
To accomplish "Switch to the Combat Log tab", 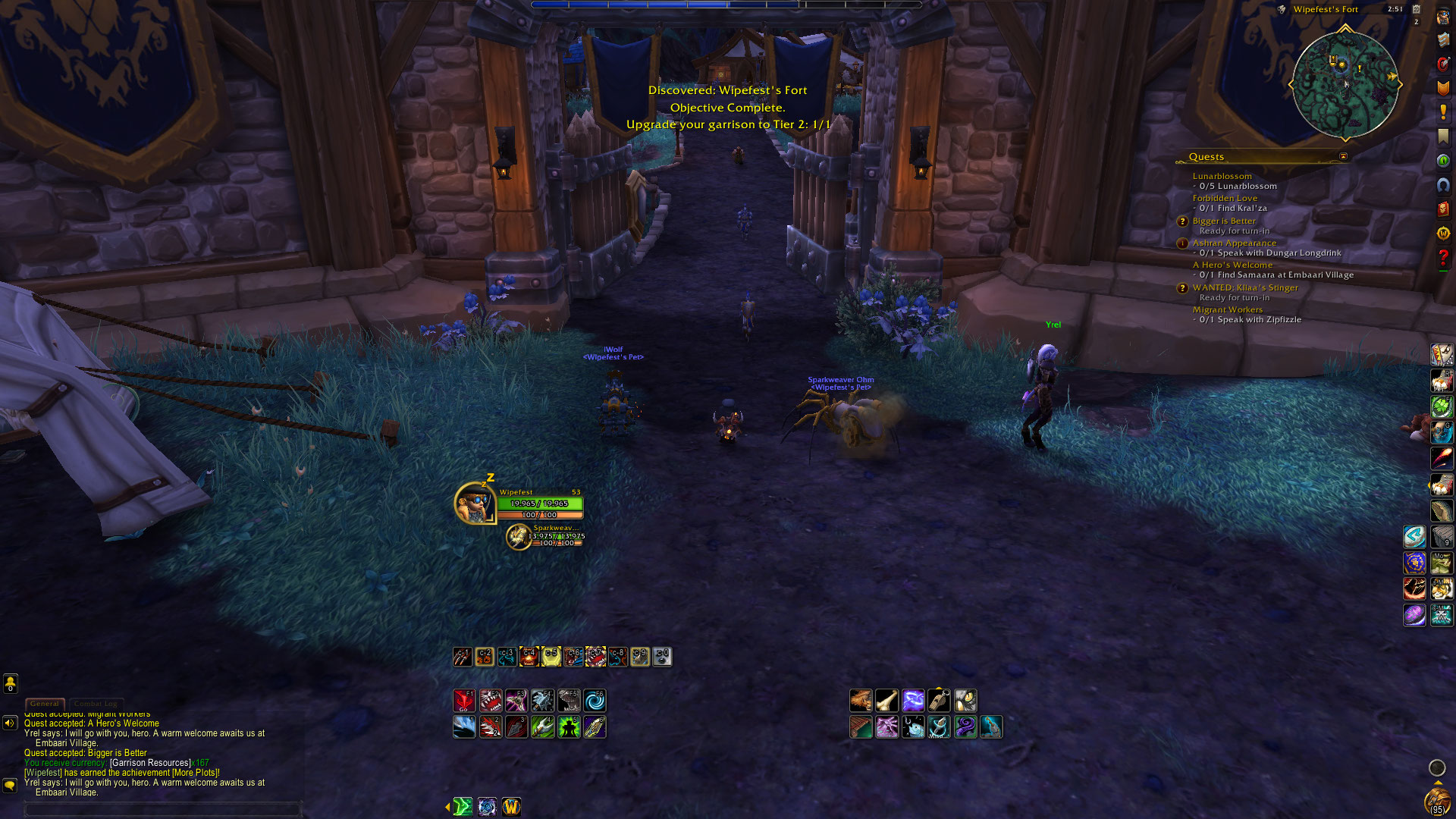I will coord(96,704).
